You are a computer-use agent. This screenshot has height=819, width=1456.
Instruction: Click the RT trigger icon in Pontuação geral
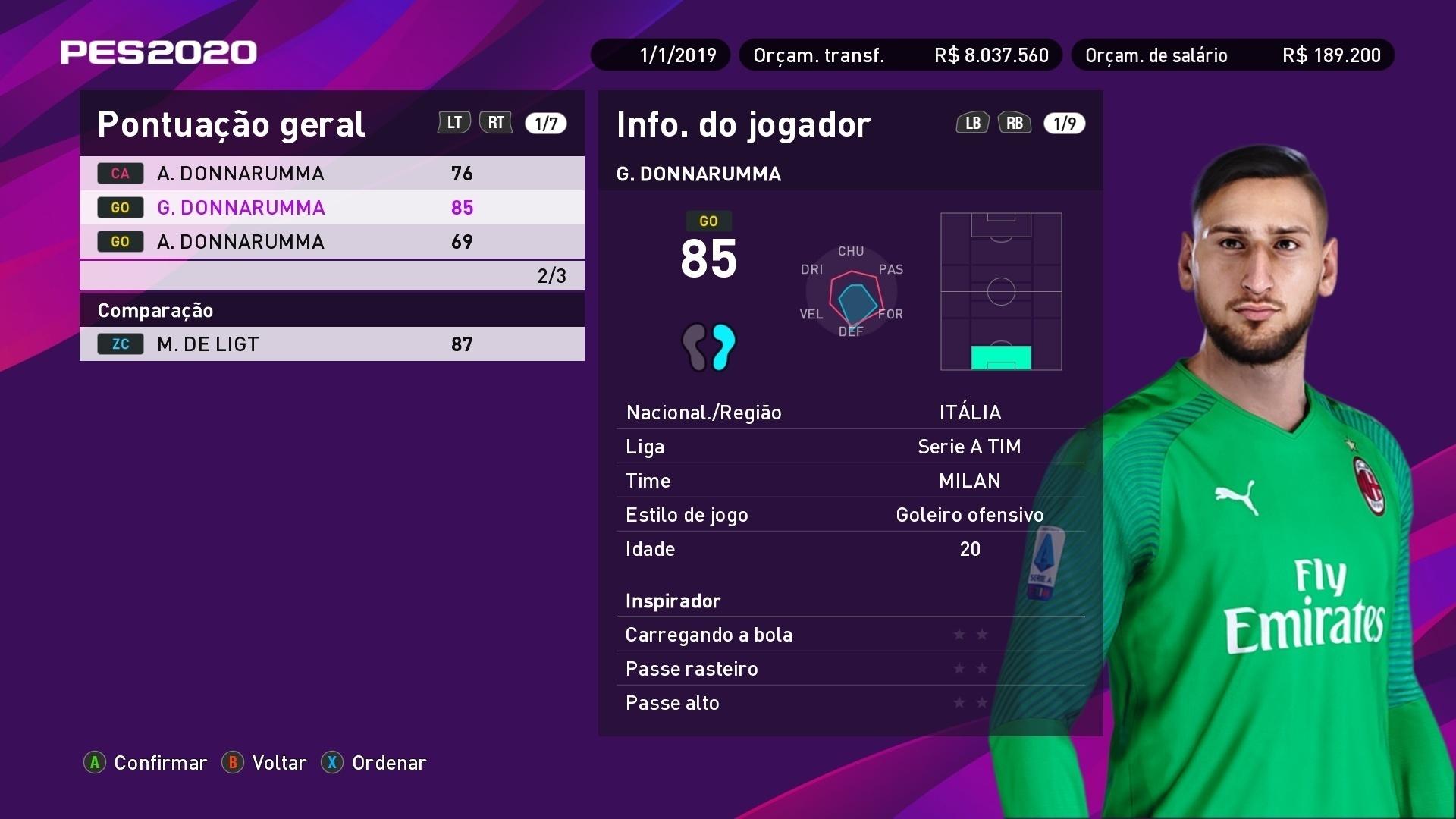(x=496, y=122)
